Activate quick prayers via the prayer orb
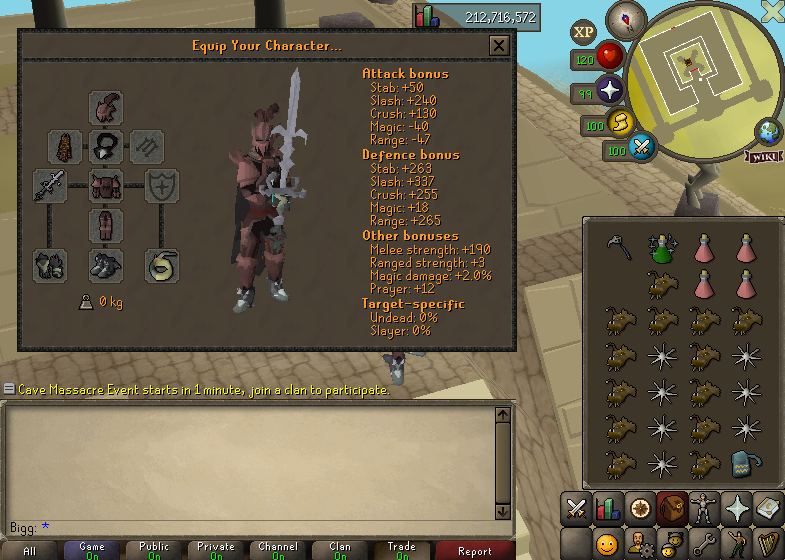The image size is (785, 560). (609, 93)
